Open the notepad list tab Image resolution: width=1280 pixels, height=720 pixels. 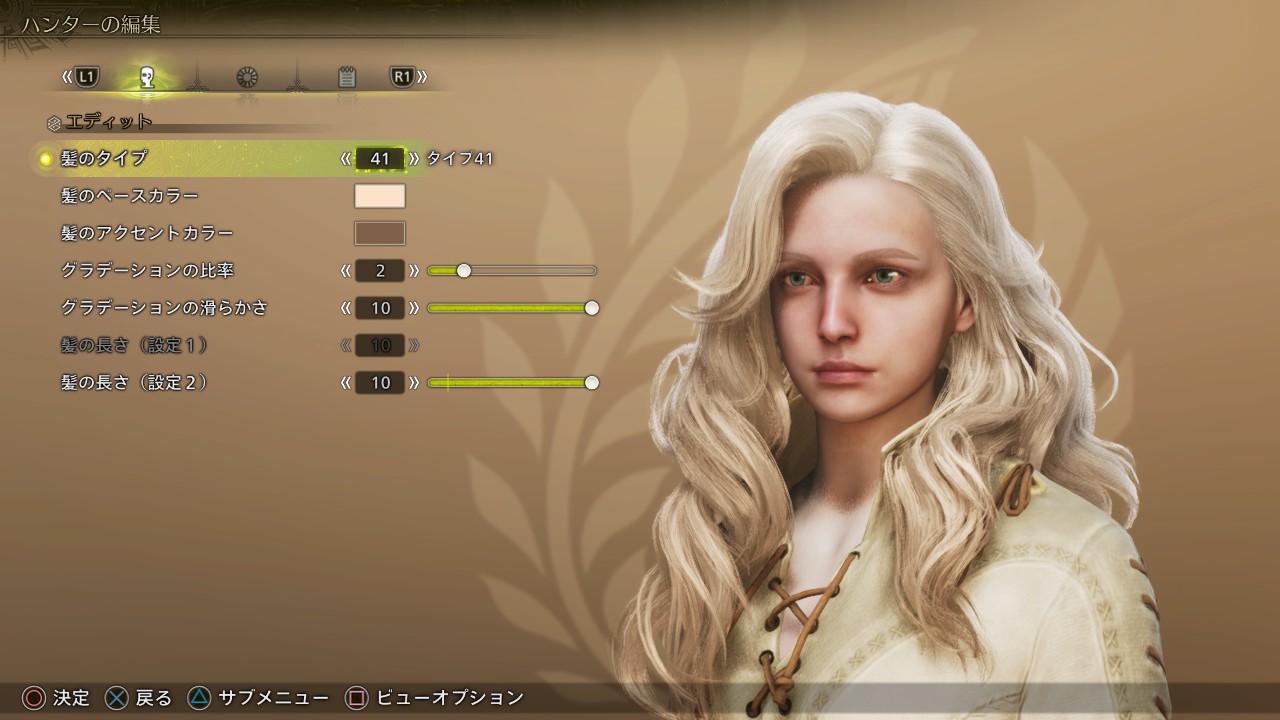(x=347, y=77)
